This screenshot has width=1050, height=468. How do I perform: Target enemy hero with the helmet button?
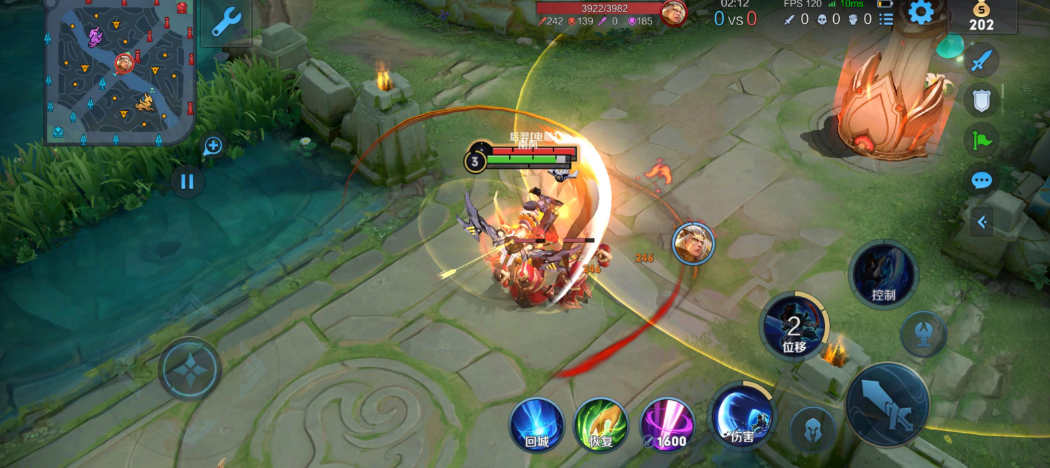coord(813,430)
